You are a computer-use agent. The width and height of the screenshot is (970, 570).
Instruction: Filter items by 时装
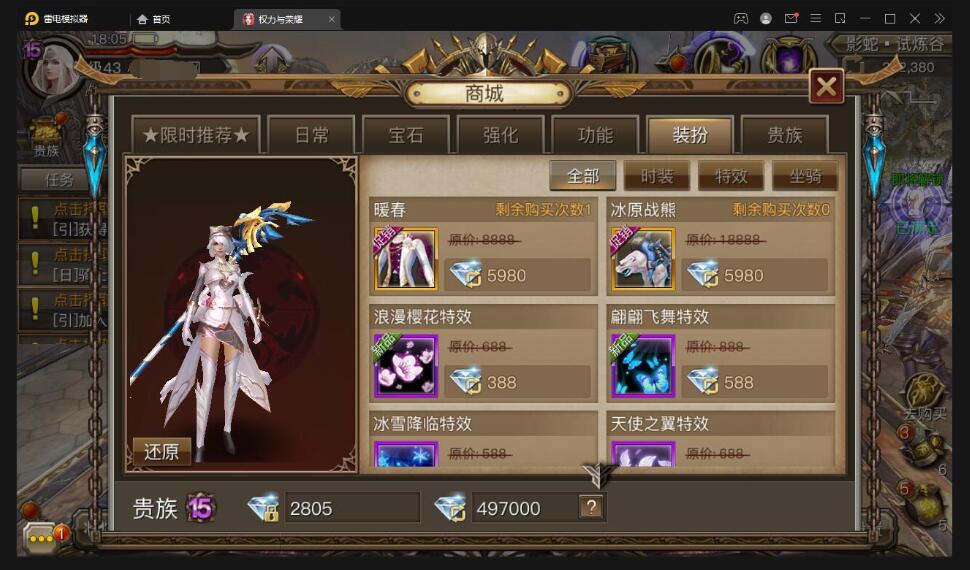coord(657,176)
